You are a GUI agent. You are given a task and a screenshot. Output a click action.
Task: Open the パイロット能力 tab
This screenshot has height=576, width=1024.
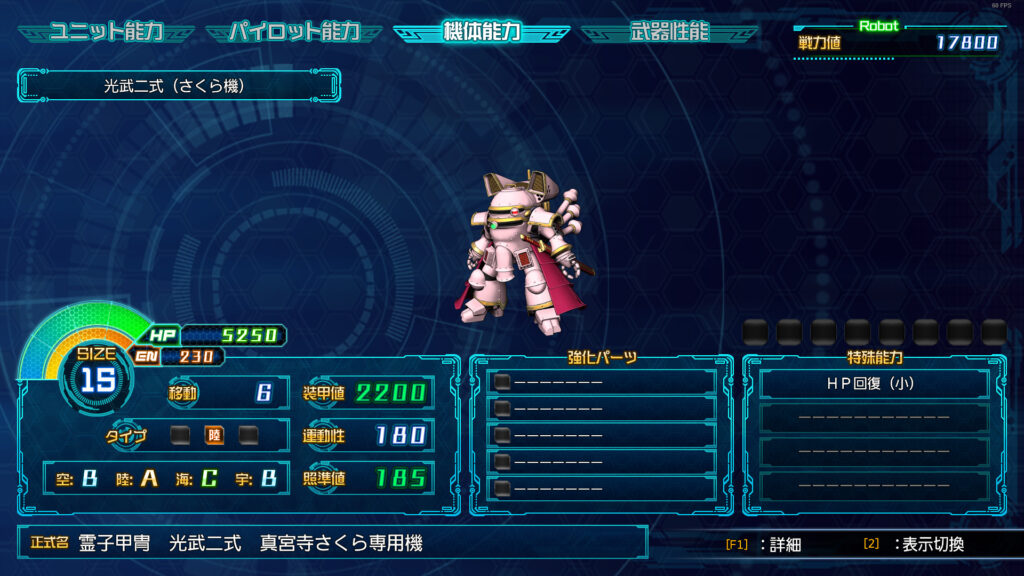(294, 32)
